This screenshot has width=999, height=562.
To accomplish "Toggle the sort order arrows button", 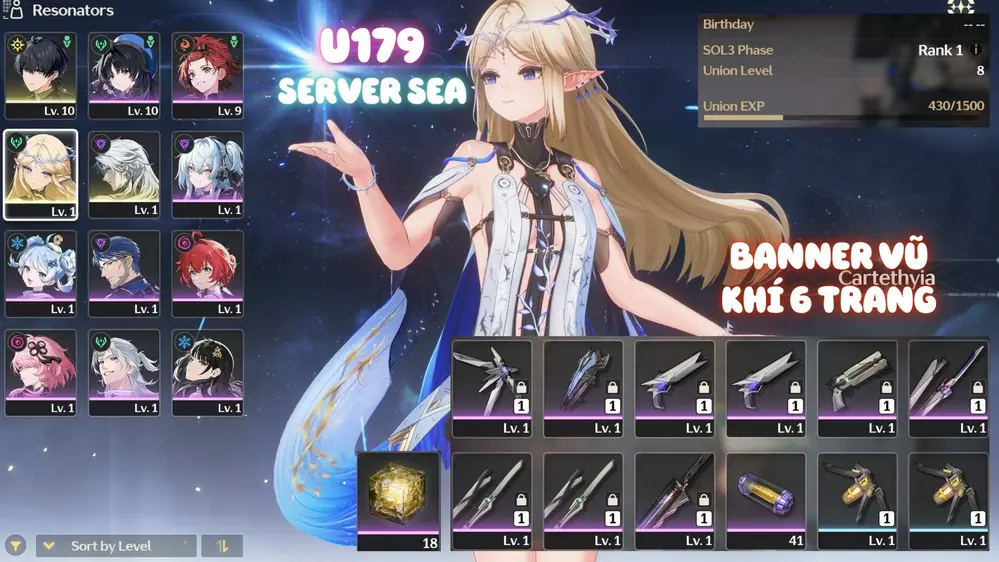I will click(x=222, y=546).
